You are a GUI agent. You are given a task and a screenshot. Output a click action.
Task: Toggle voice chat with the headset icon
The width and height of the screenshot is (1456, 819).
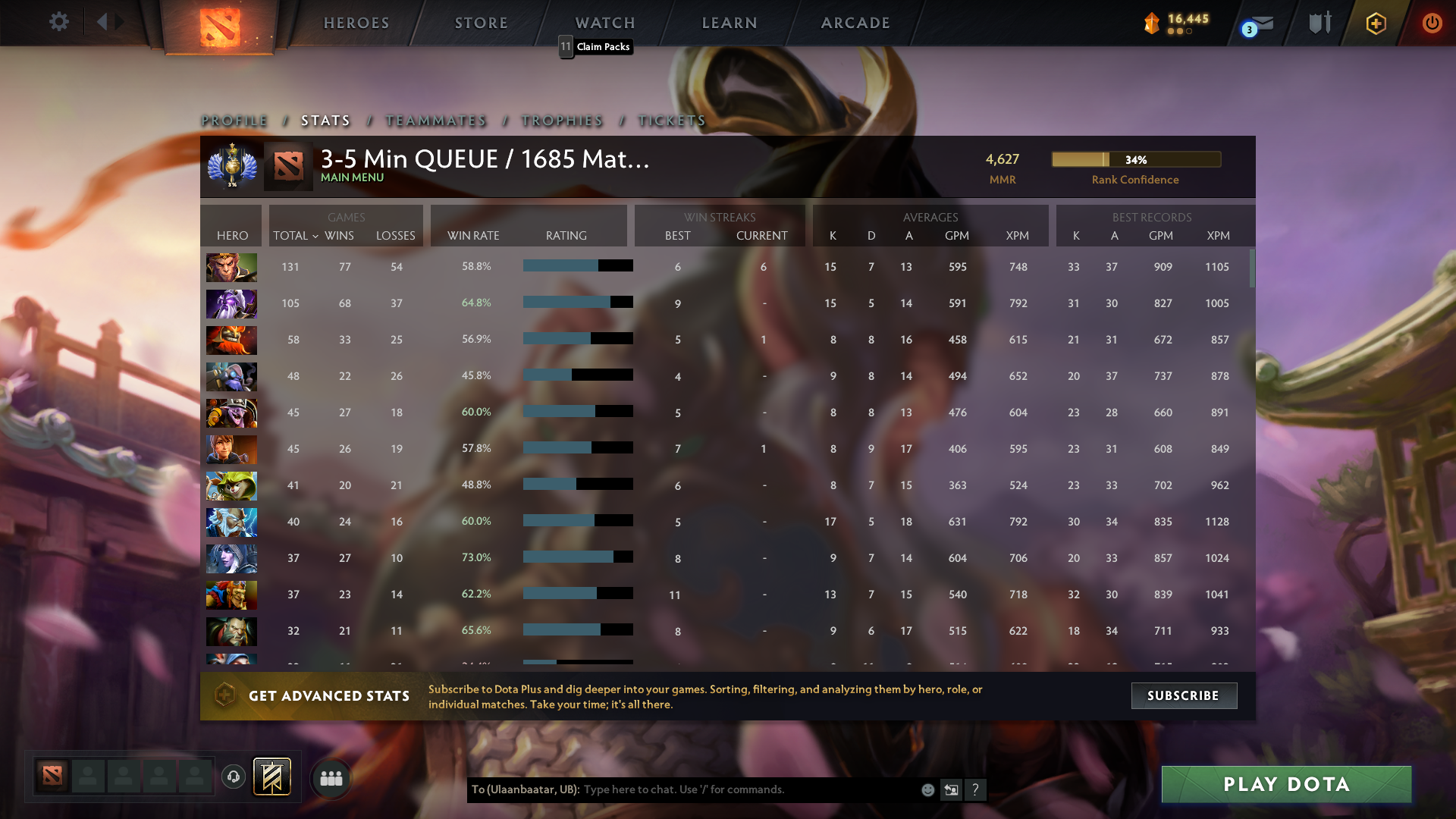233,777
